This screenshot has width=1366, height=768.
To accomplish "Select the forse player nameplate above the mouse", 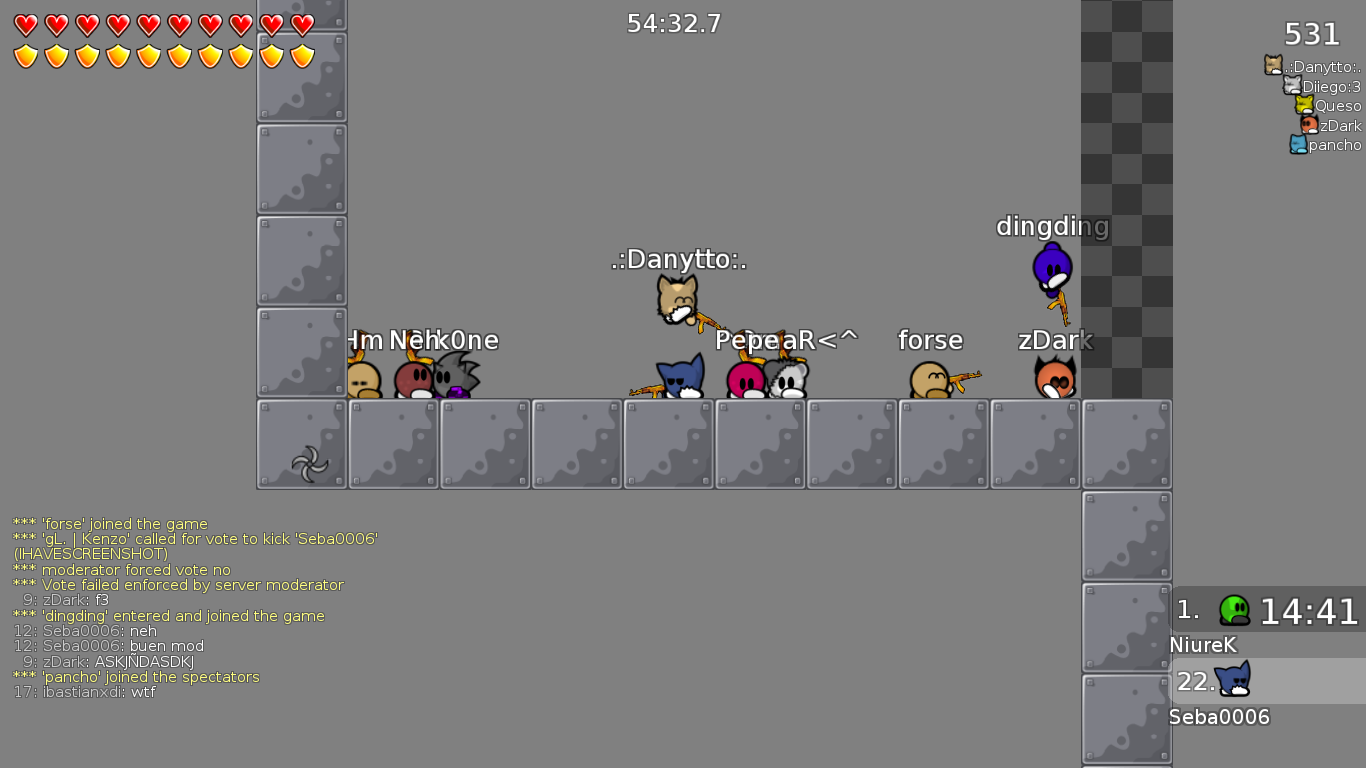I will pos(930,340).
